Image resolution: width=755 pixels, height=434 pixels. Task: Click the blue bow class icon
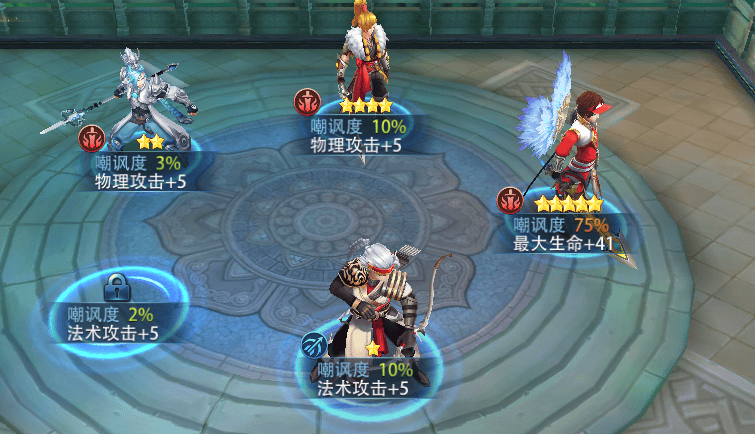[x=313, y=345]
